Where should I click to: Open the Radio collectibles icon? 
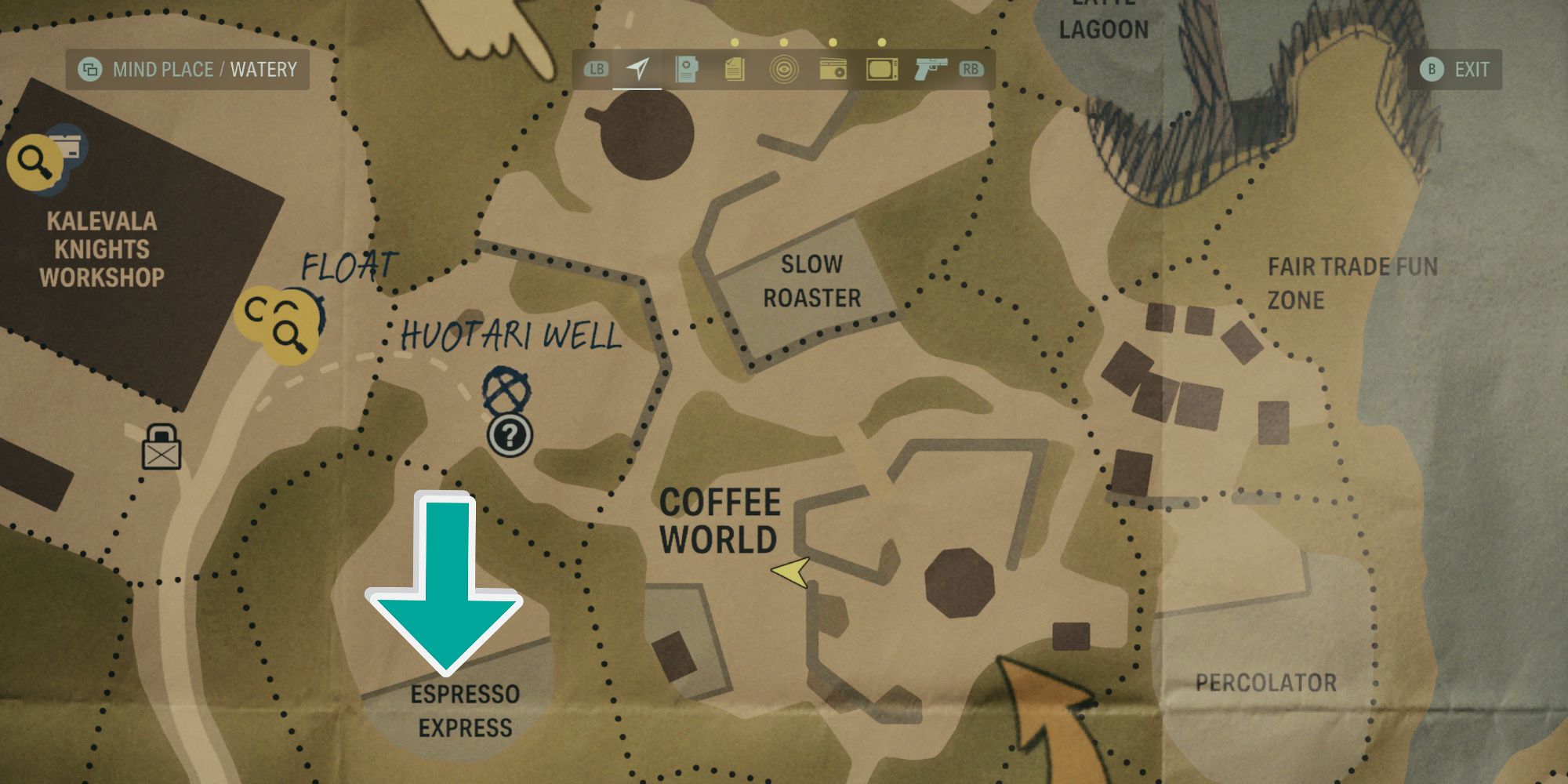coord(833,71)
